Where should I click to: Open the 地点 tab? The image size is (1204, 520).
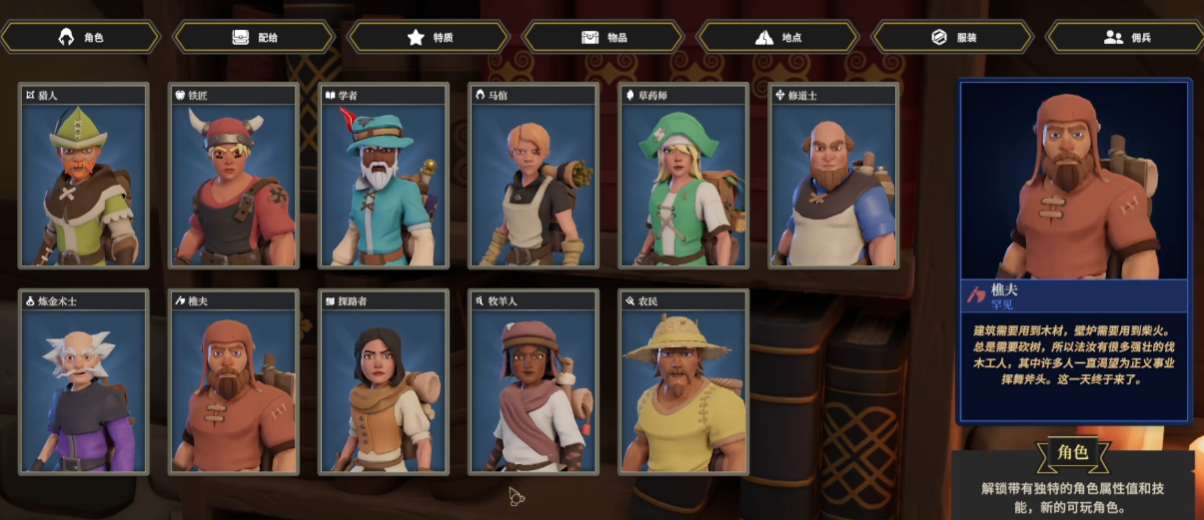[x=778, y=37]
